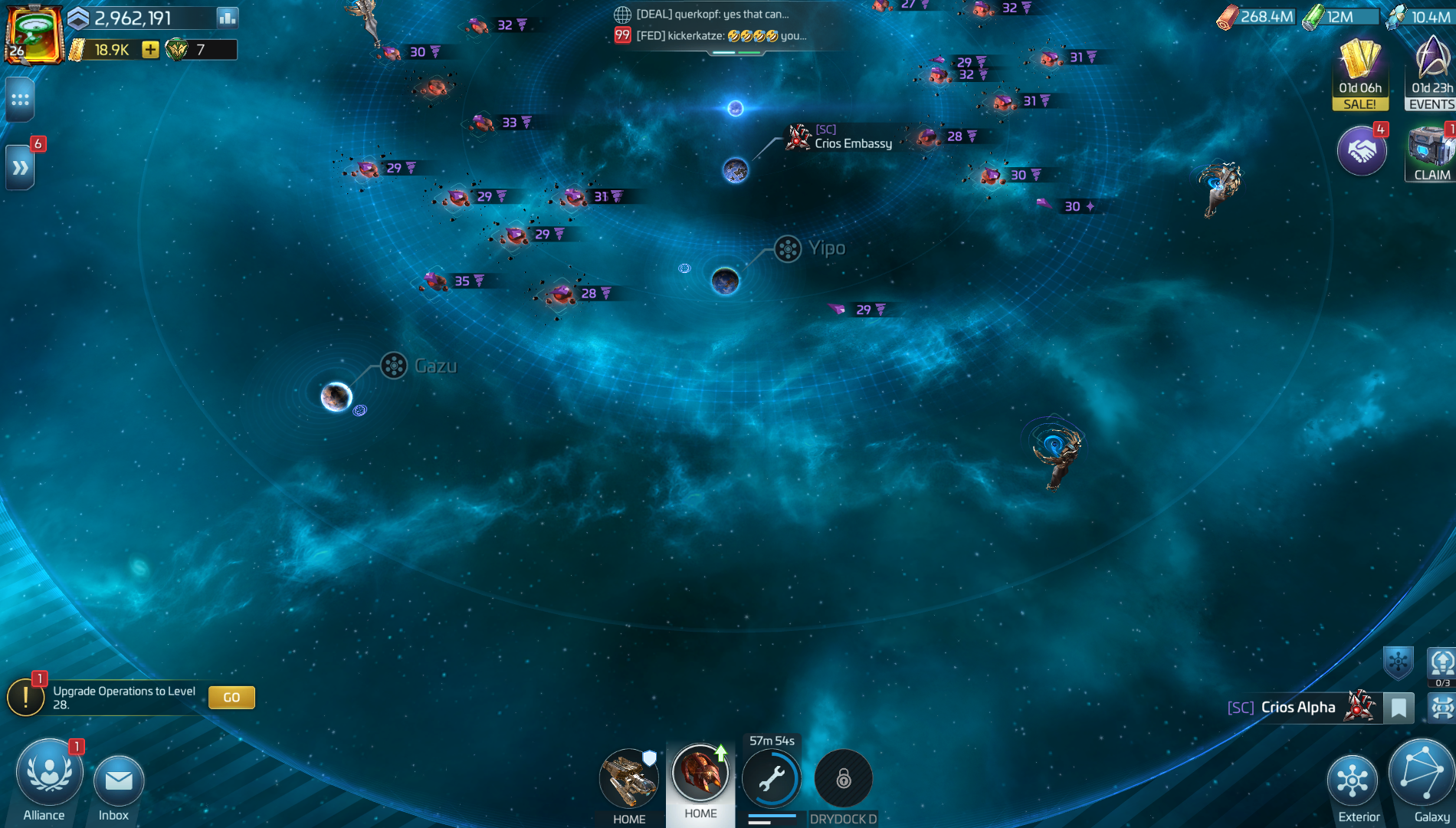Open the three-dots side menu
1456x828 pixels.
pyautogui.click(x=20, y=100)
